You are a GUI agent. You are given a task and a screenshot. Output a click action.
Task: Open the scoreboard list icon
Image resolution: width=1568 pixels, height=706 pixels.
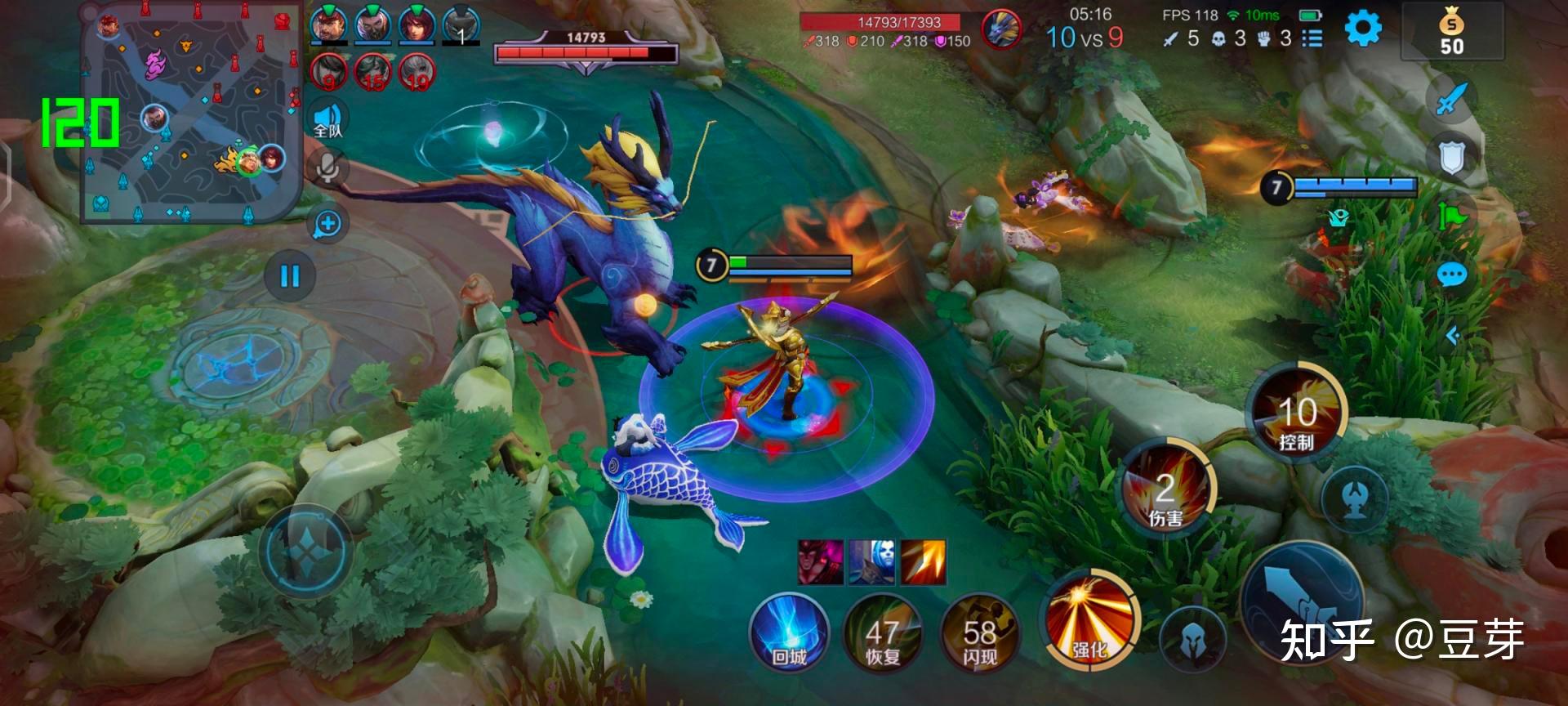[1312, 38]
